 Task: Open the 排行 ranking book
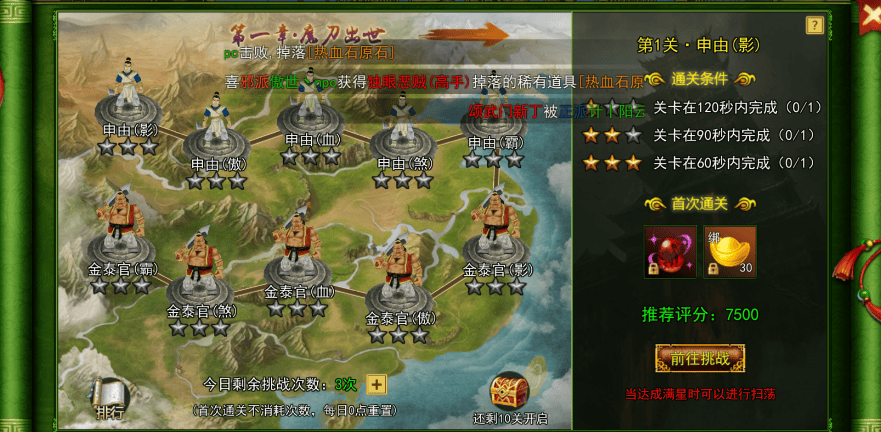pyautogui.click(x=110, y=398)
